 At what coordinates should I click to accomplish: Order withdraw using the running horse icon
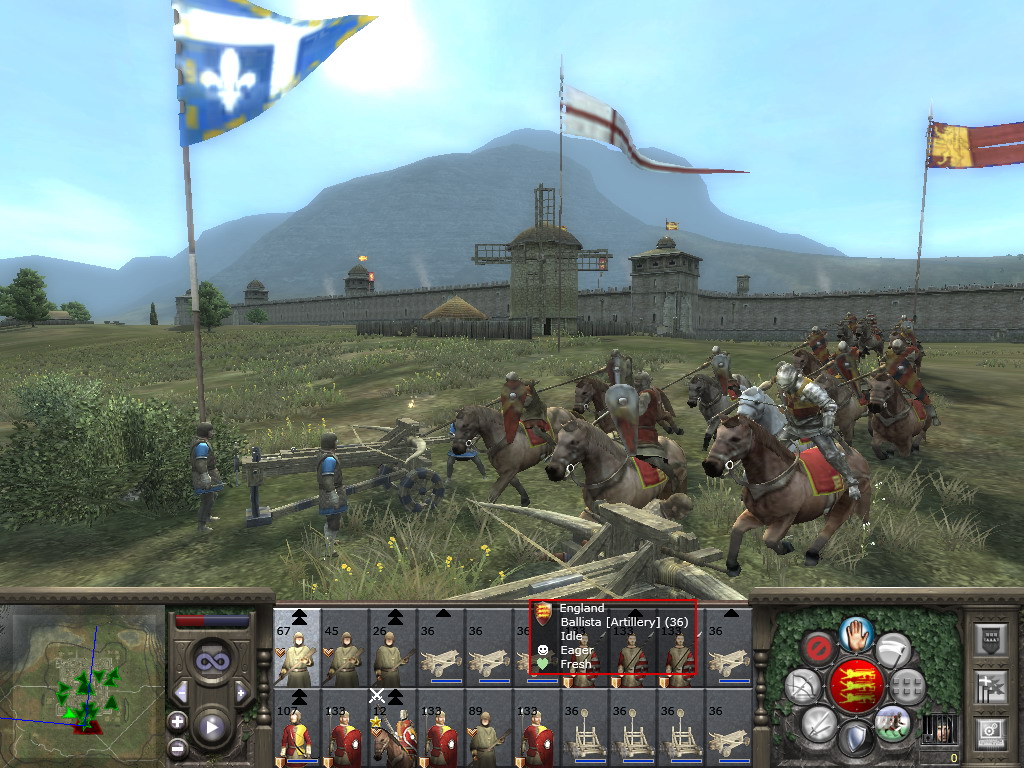point(892,722)
